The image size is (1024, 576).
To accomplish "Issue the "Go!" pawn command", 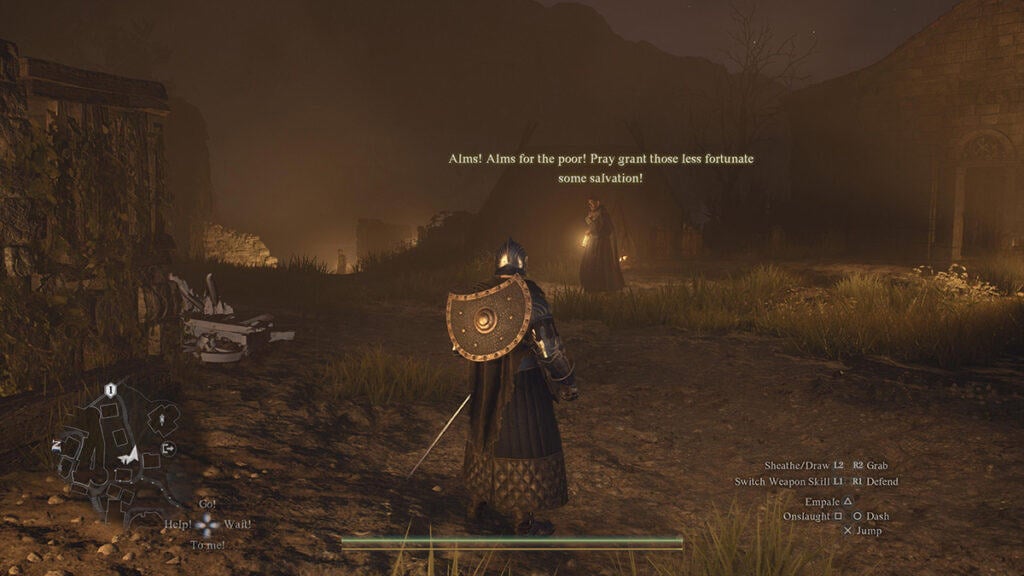I will 207,503.
